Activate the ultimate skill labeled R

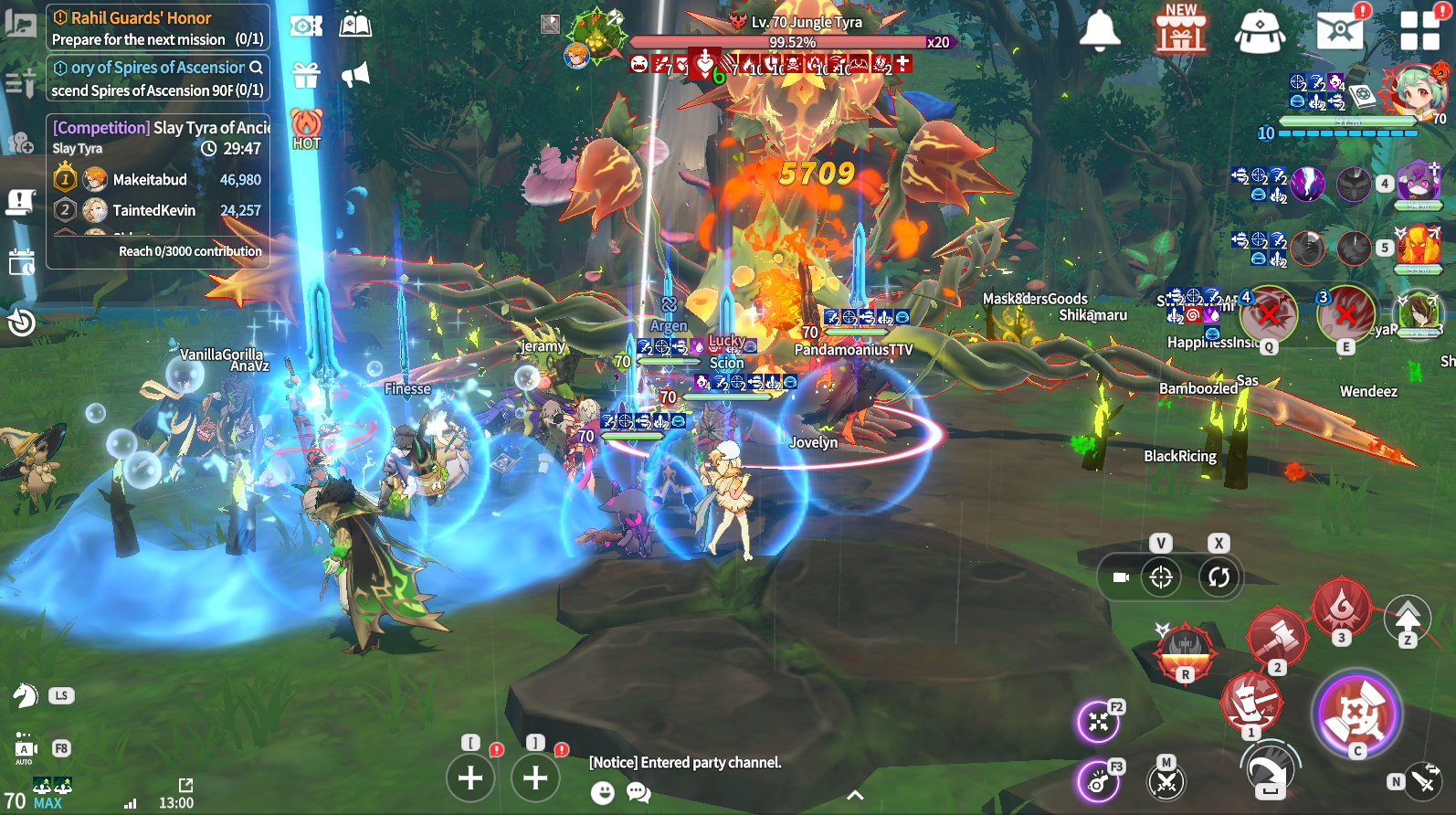(x=1185, y=651)
